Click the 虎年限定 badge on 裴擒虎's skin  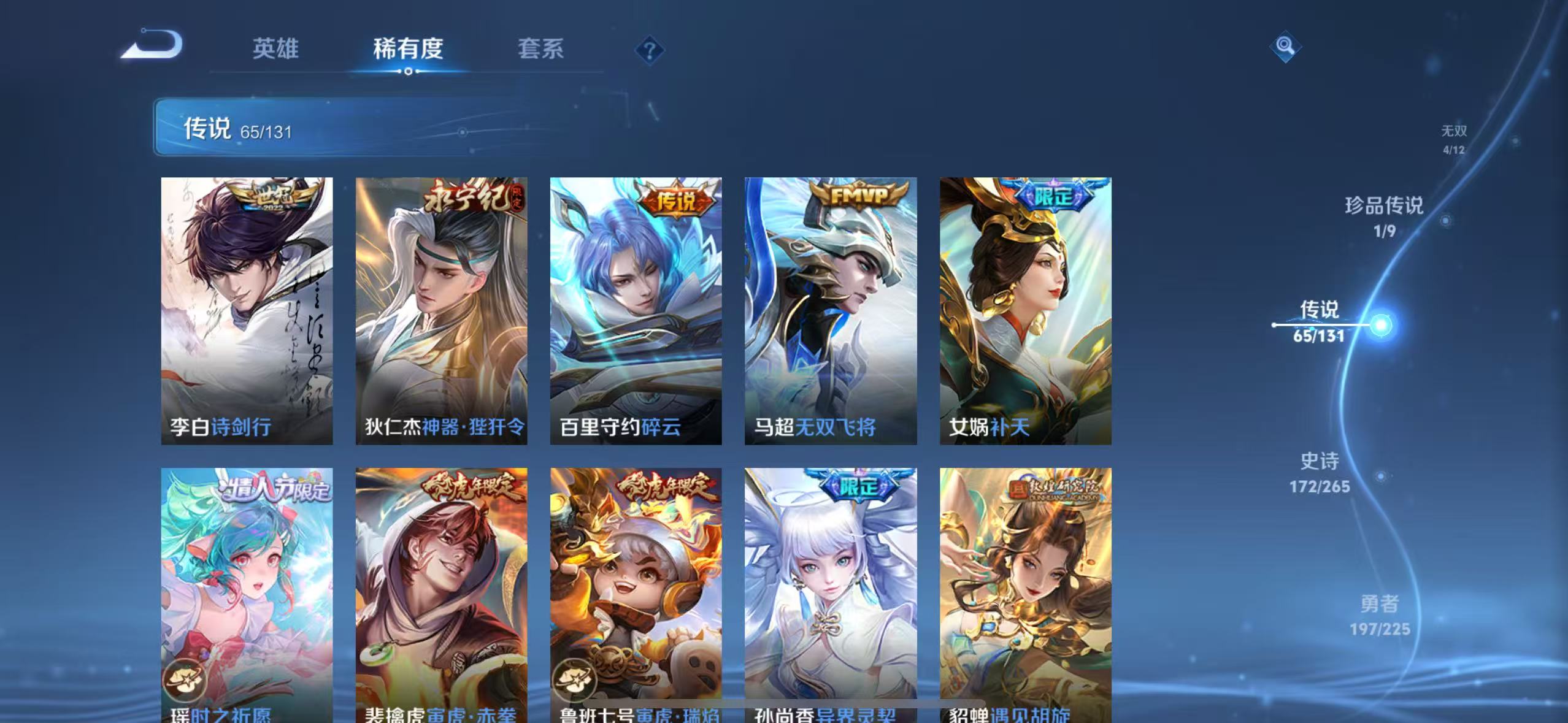(x=468, y=485)
